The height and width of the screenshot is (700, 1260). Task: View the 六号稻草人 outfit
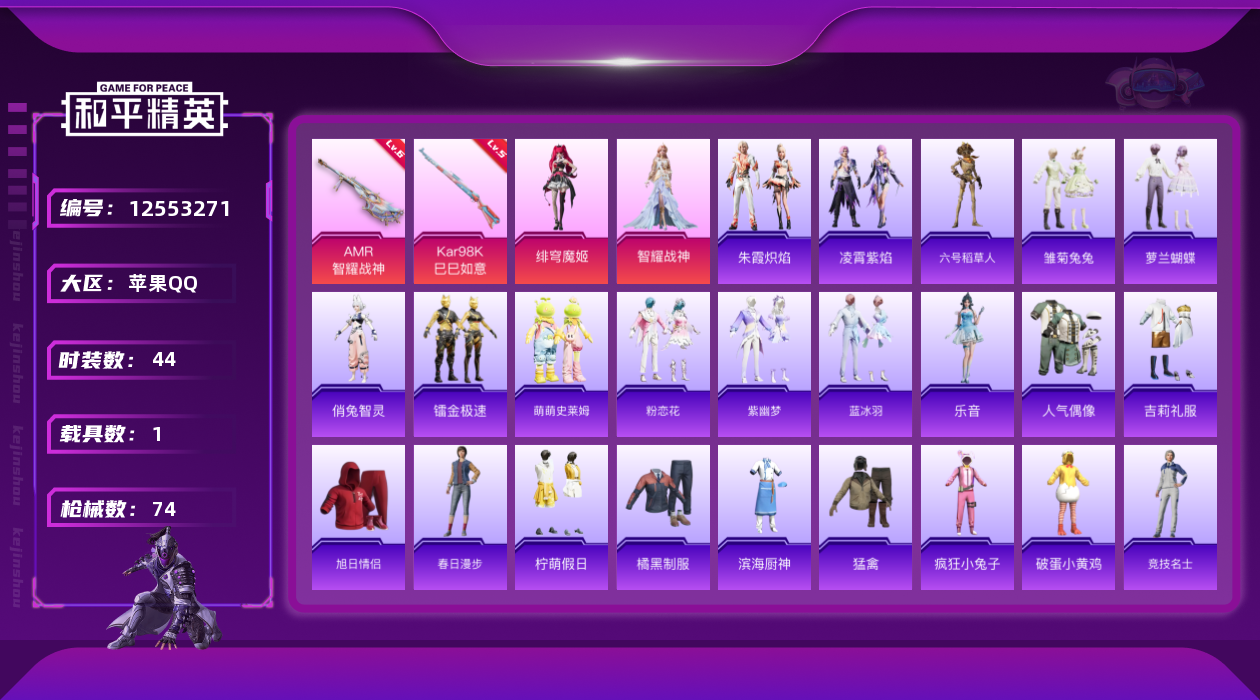pos(967,210)
